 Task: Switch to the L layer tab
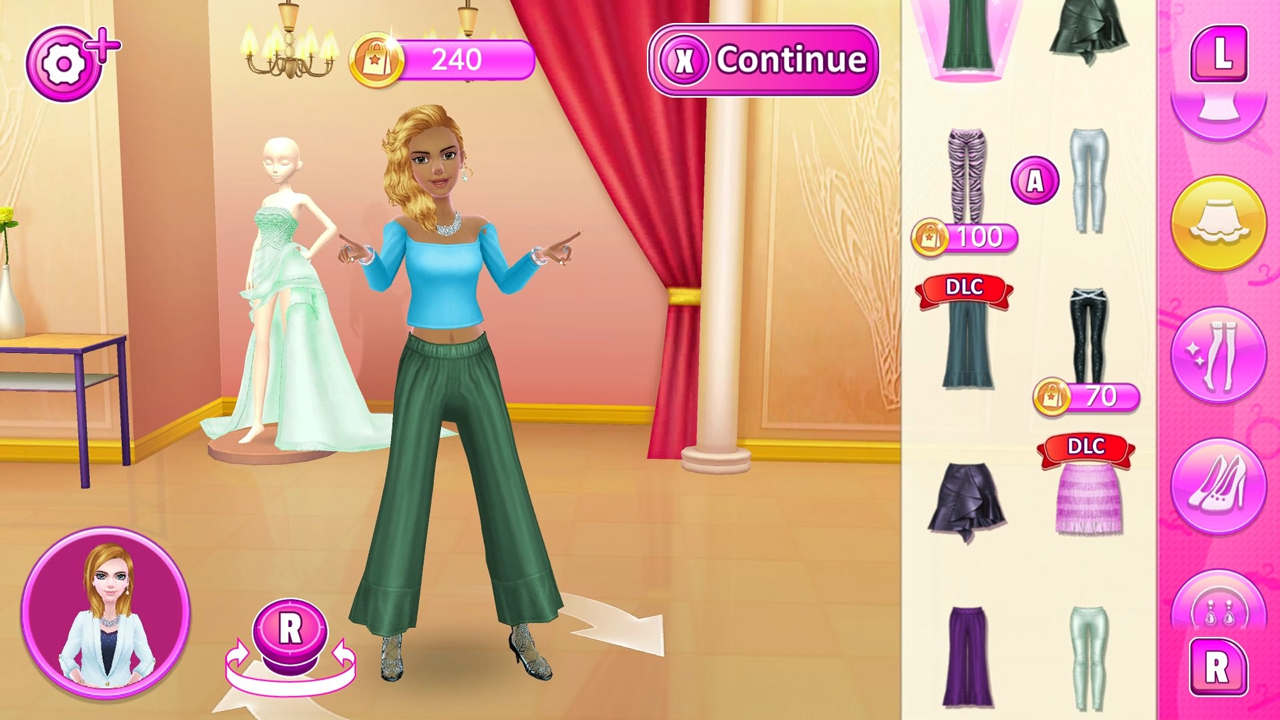point(1220,57)
